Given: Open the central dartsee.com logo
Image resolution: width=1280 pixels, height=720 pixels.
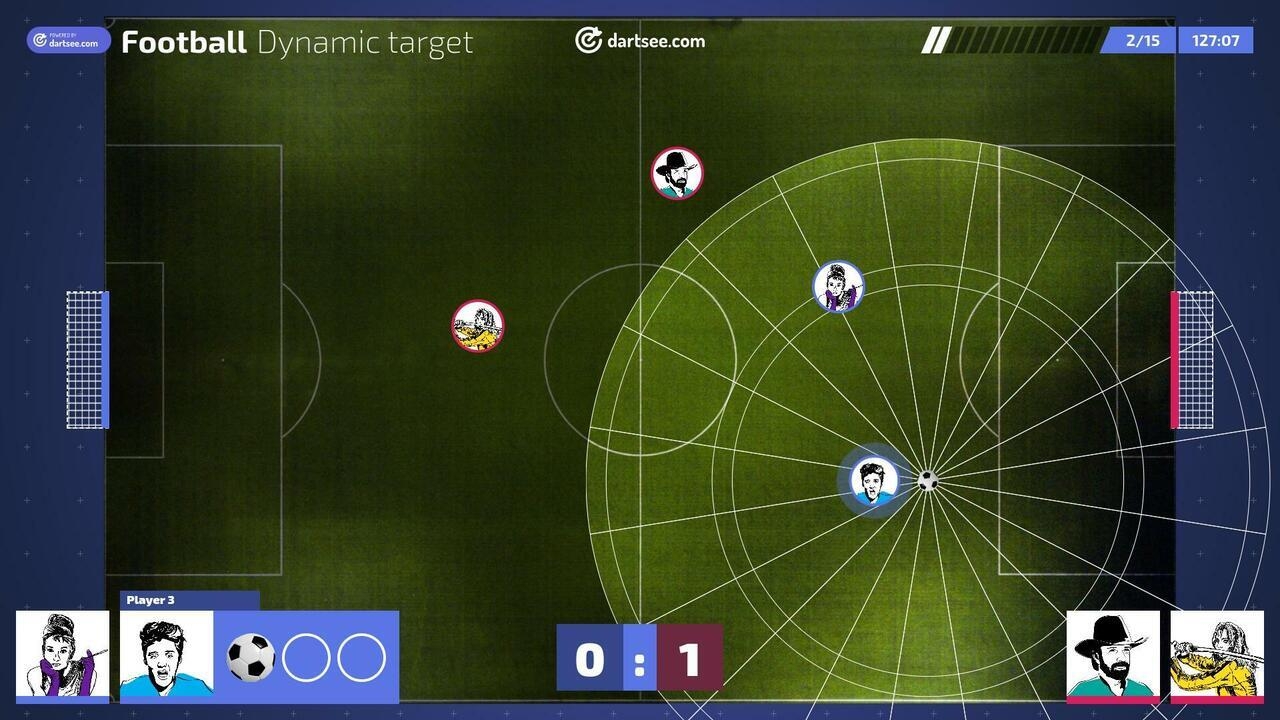Looking at the screenshot, I should pos(640,41).
